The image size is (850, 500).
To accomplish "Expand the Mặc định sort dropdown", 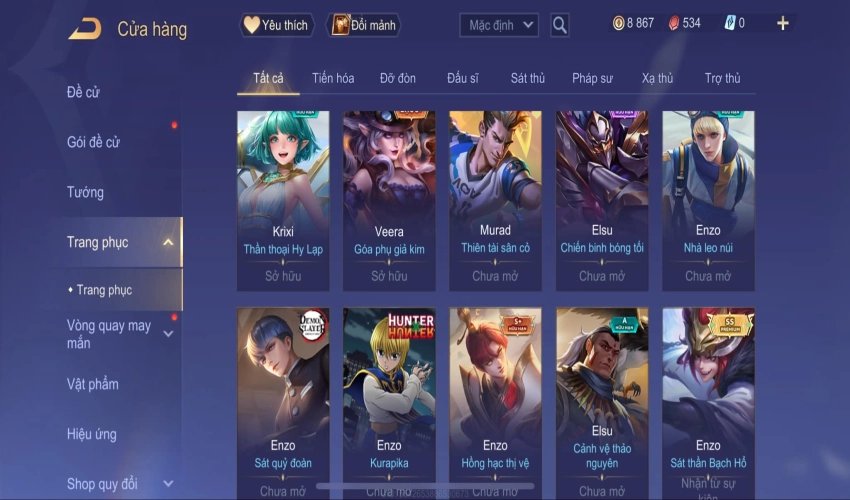I will click(499, 25).
